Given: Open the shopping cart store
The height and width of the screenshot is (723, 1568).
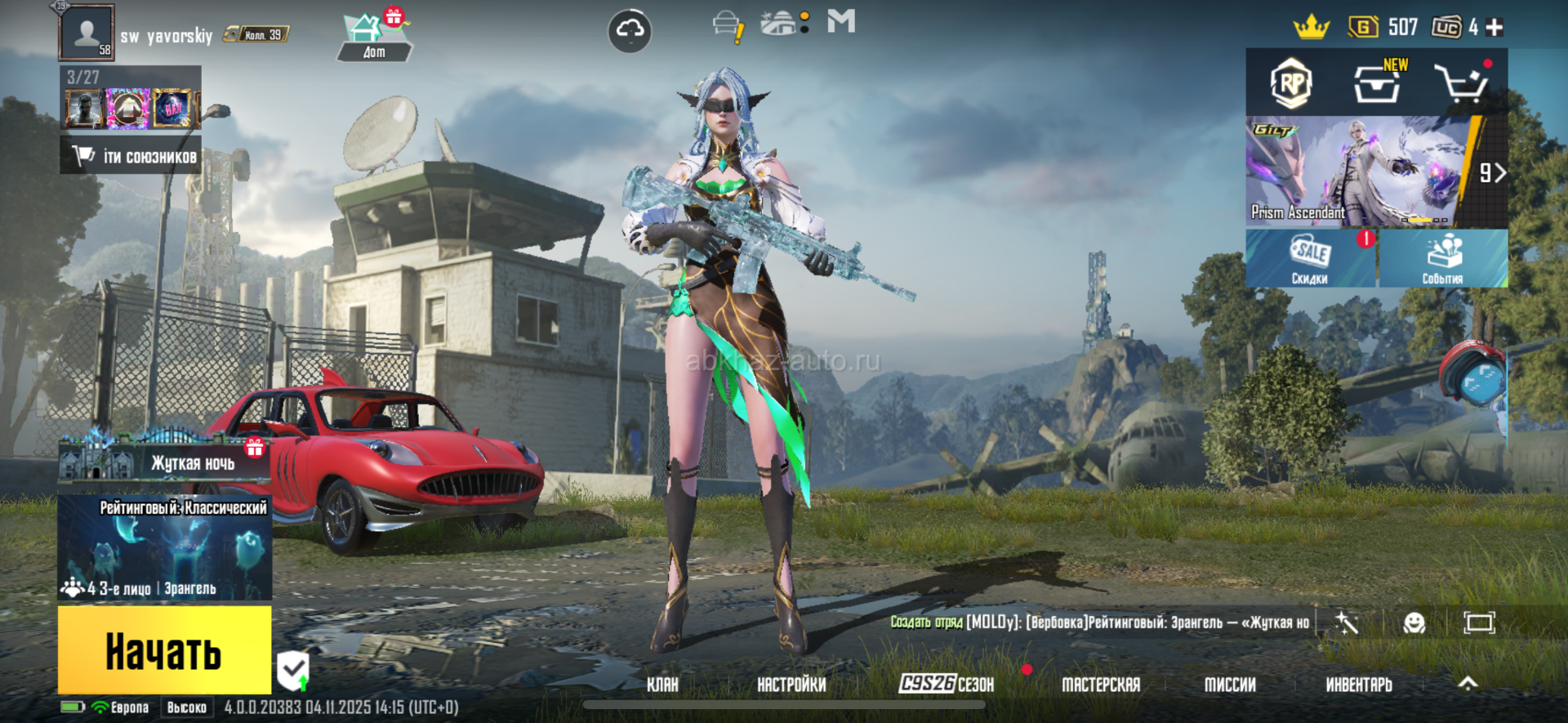Looking at the screenshot, I should (1461, 83).
